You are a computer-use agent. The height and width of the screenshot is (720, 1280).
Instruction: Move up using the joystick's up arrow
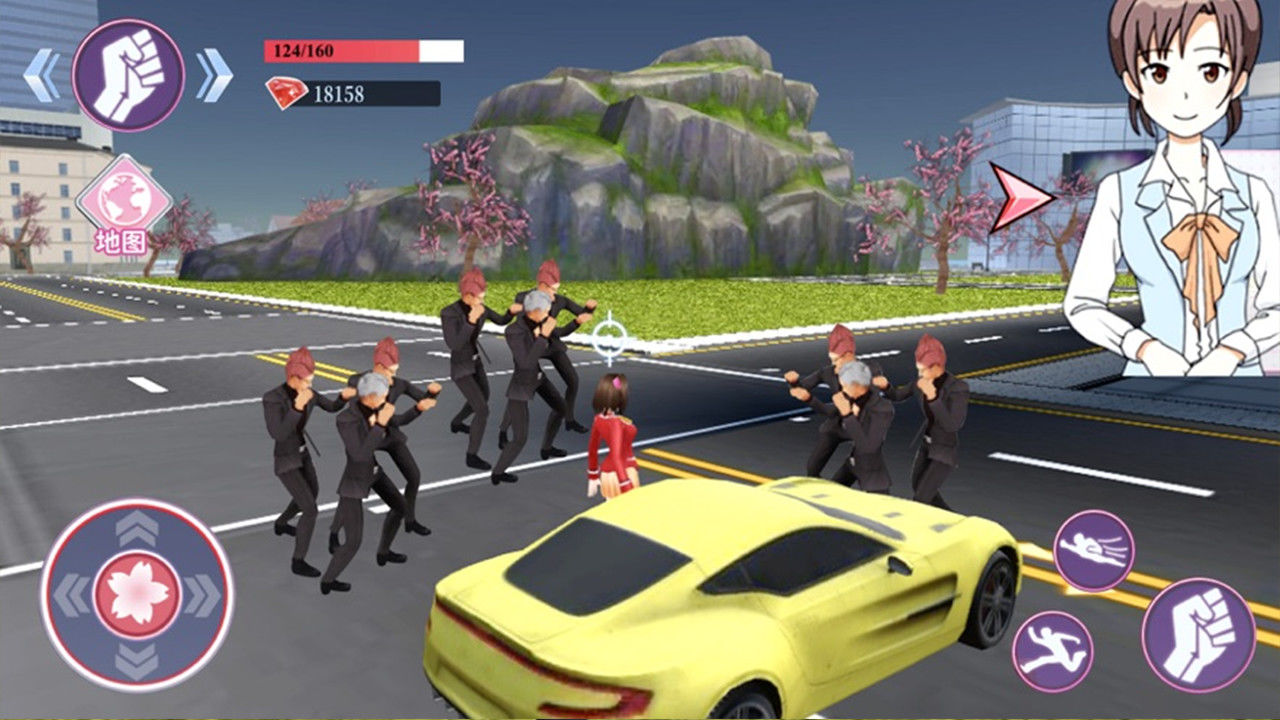(137, 528)
